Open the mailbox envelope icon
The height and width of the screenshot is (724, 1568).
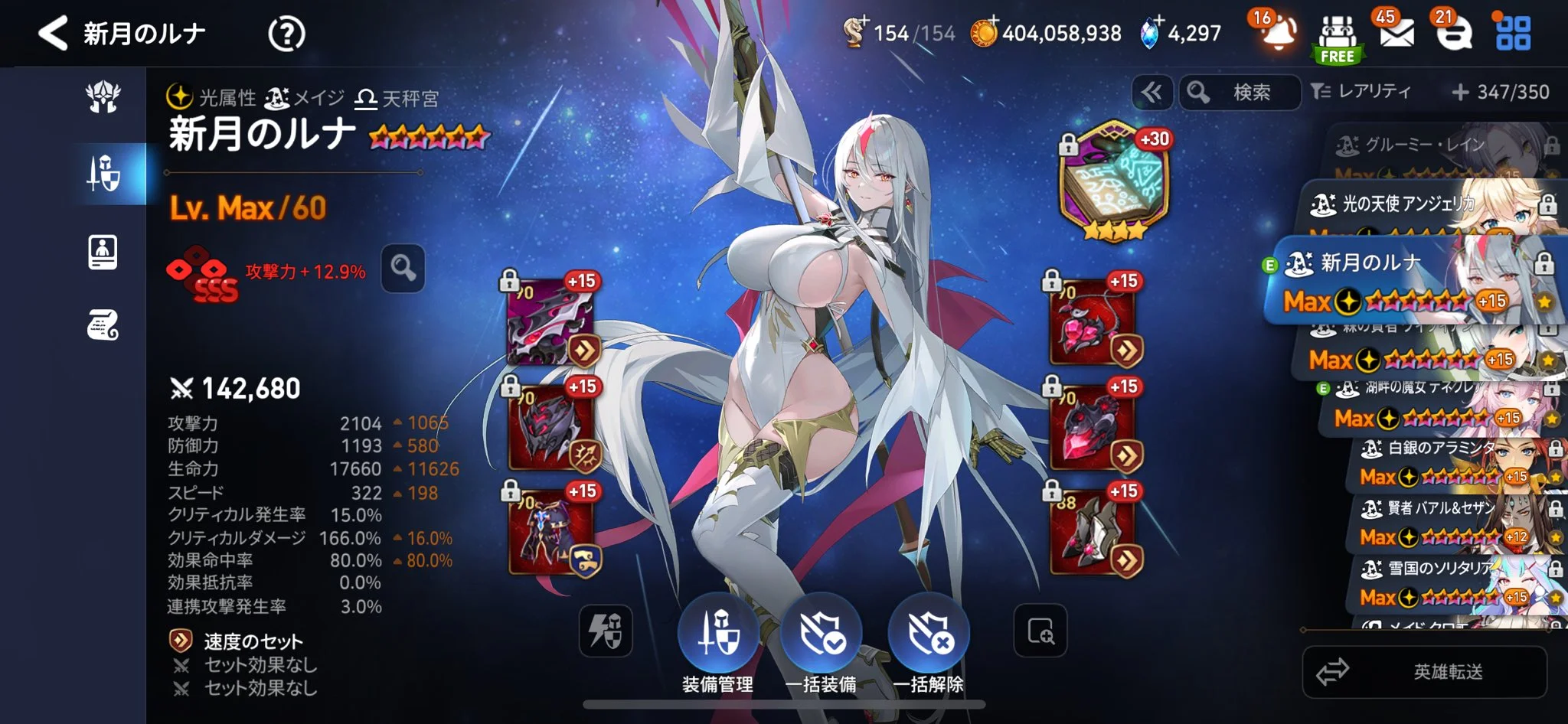click(x=1396, y=34)
